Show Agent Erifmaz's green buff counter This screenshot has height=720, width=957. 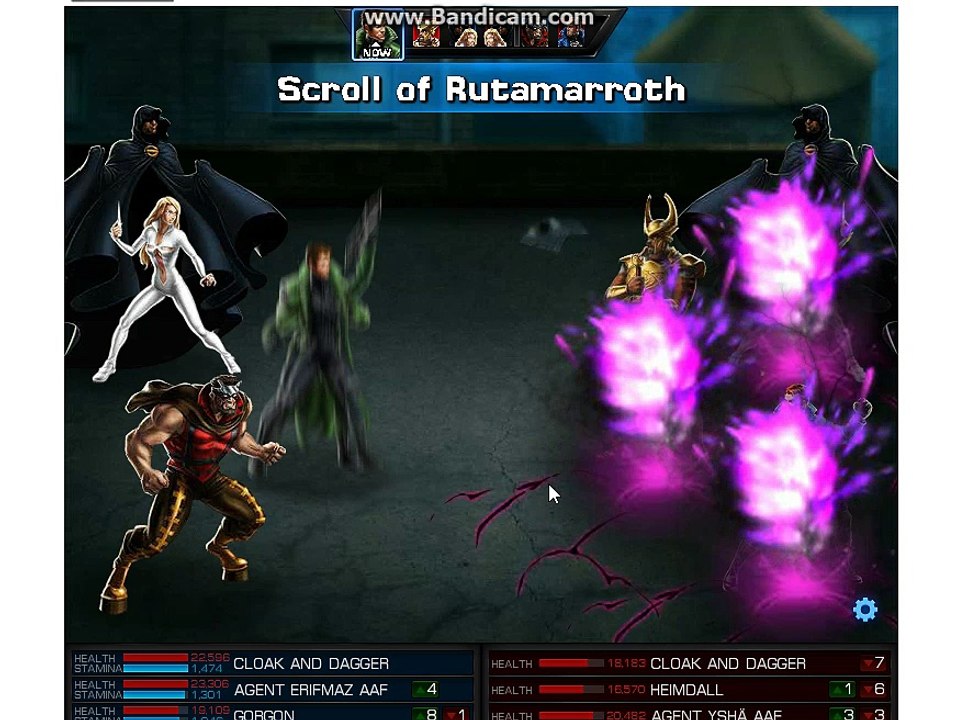click(426, 690)
